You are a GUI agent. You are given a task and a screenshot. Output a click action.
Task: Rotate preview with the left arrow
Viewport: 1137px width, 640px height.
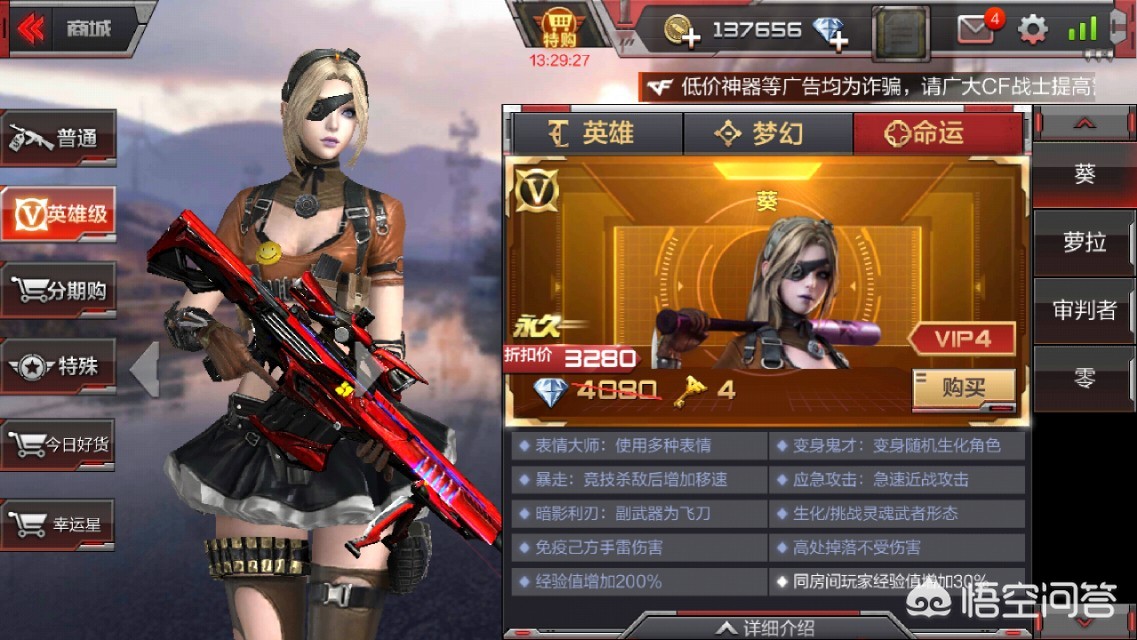[x=144, y=368]
